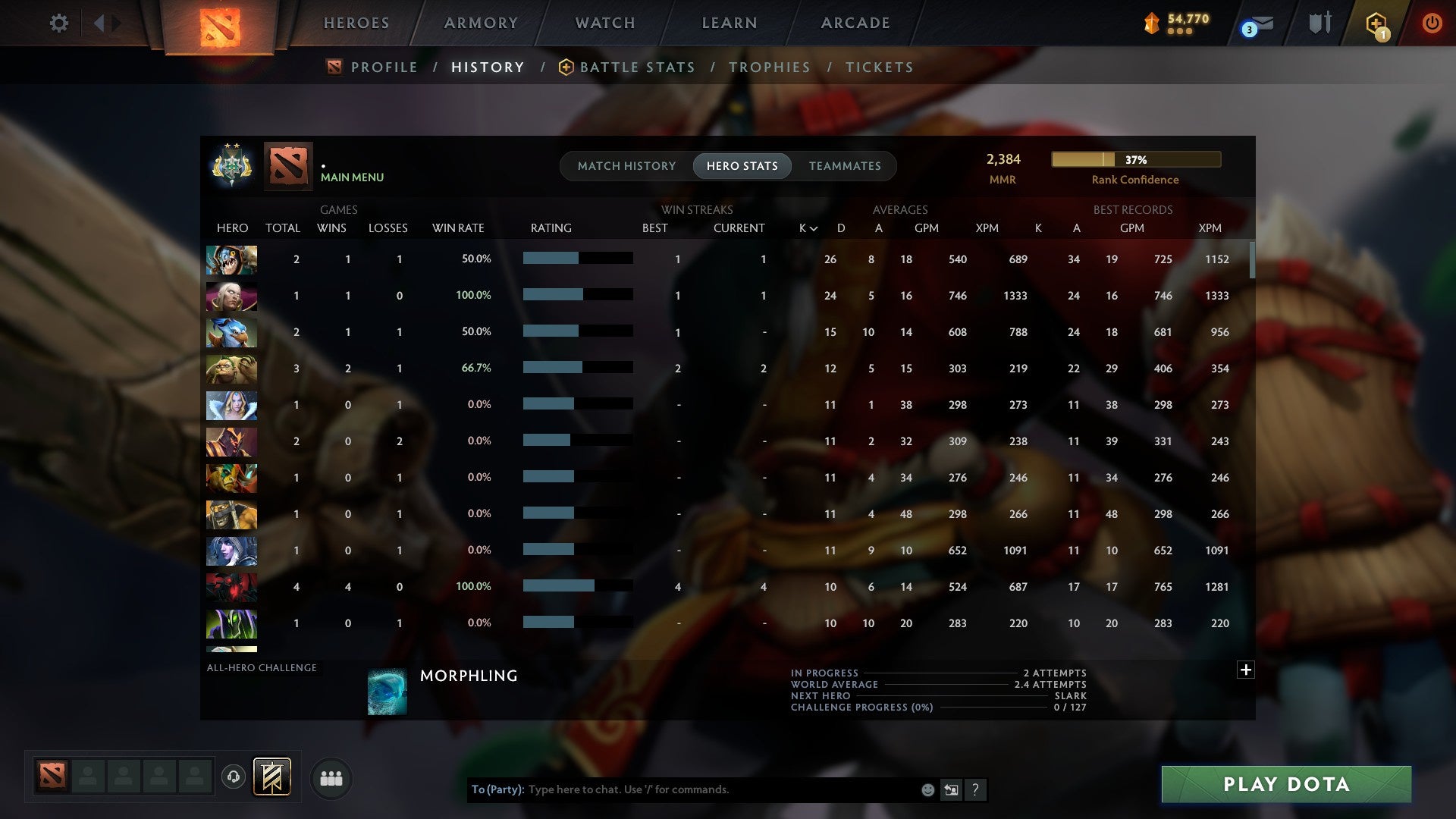The image size is (1456, 819).
Task: Click the shards currency icon showing 54,770
Action: [x=1150, y=24]
